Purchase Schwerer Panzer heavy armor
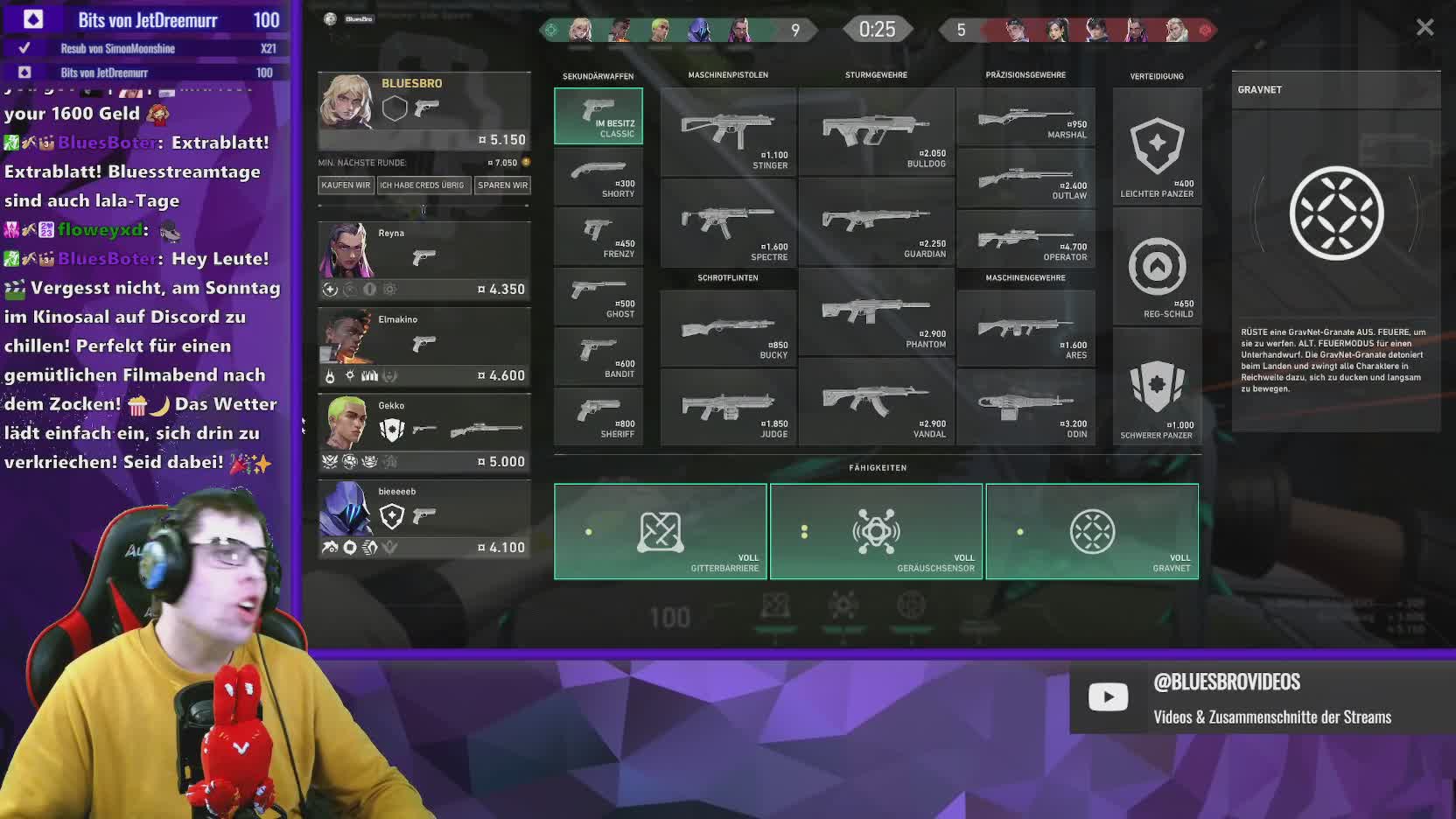1456x819 pixels. [x=1157, y=389]
